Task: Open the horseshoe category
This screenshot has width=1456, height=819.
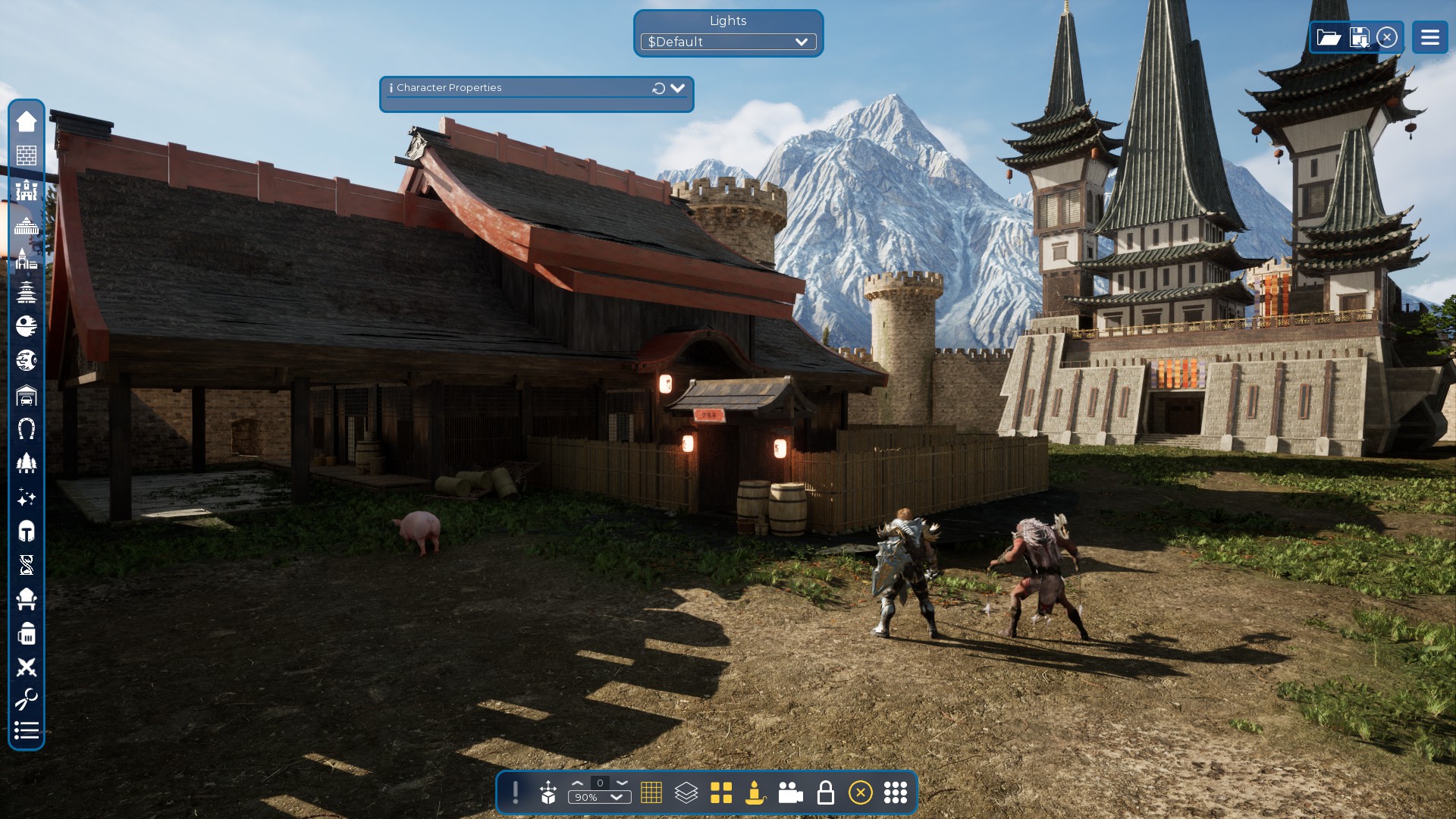Action: pos(27,429)
